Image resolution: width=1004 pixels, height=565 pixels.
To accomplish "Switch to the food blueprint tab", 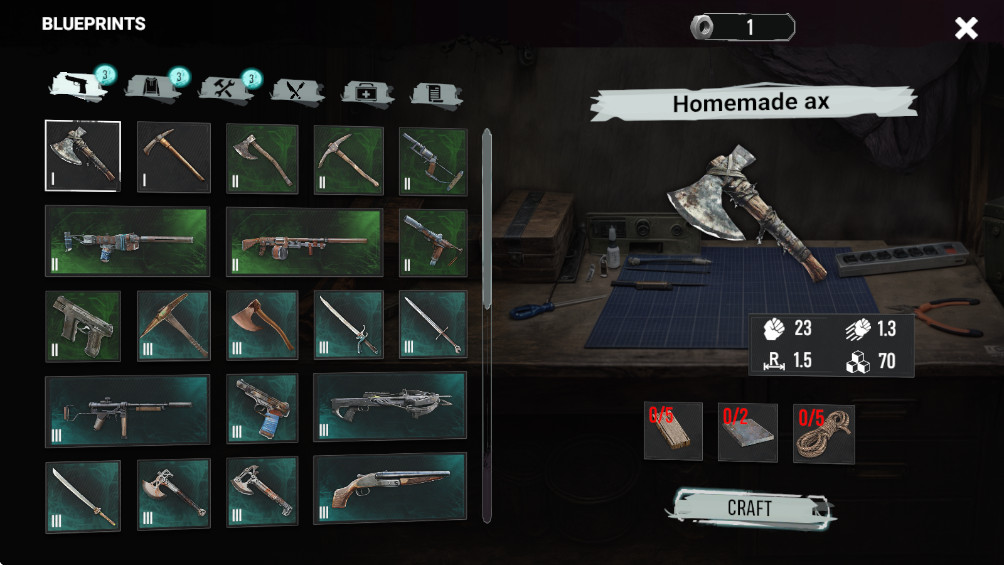I will [297, 92].
